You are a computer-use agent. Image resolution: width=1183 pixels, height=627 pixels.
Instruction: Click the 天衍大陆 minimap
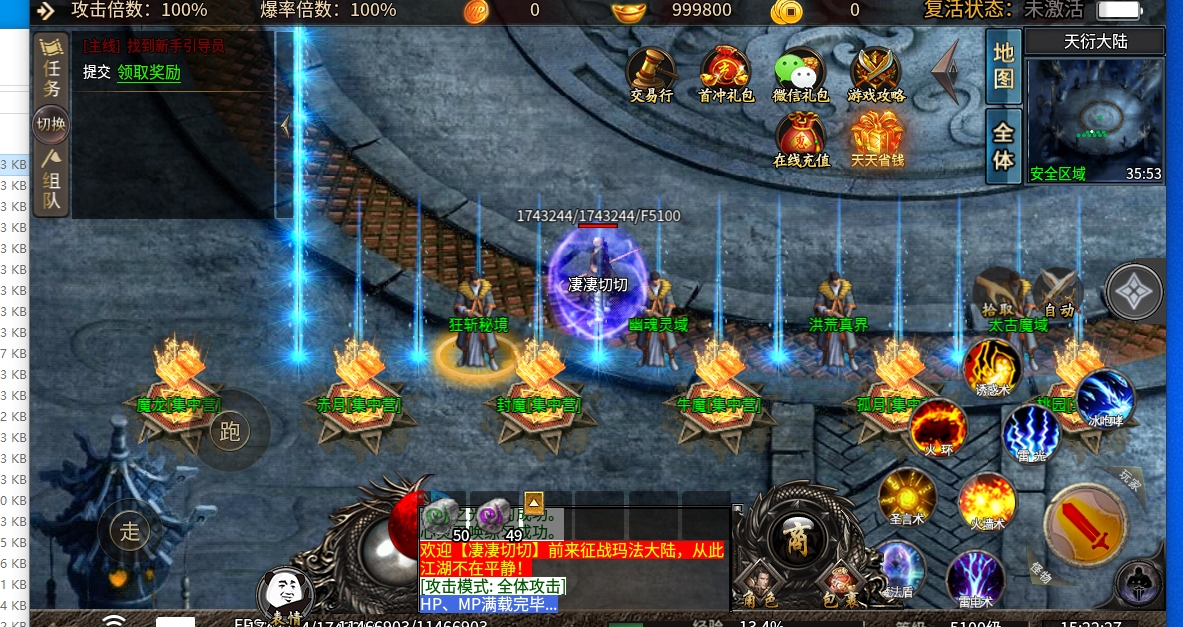point(1095,118)
